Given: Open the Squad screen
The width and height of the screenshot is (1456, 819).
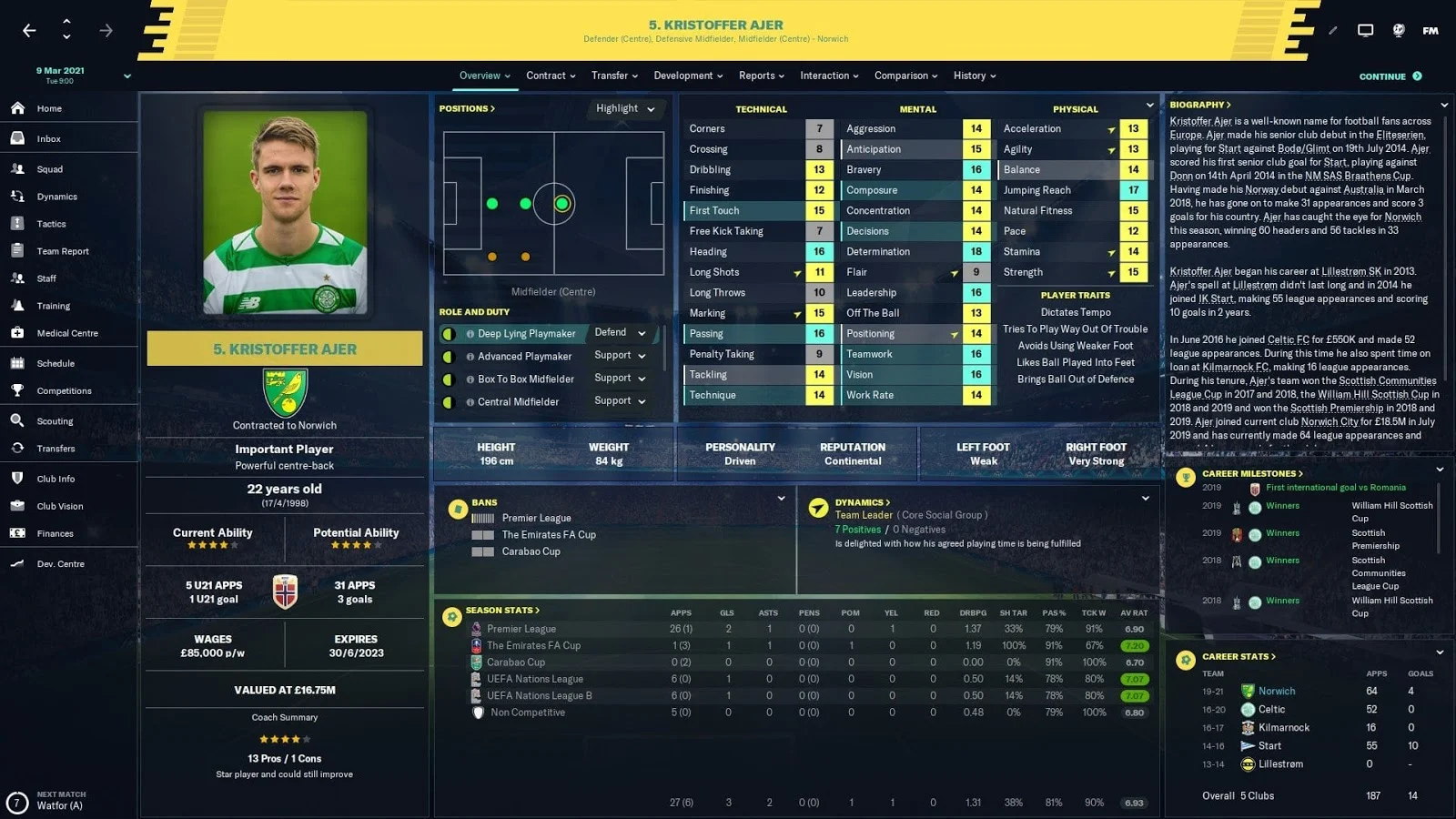Looking at the screenshot, I should [x=50, y=168].
